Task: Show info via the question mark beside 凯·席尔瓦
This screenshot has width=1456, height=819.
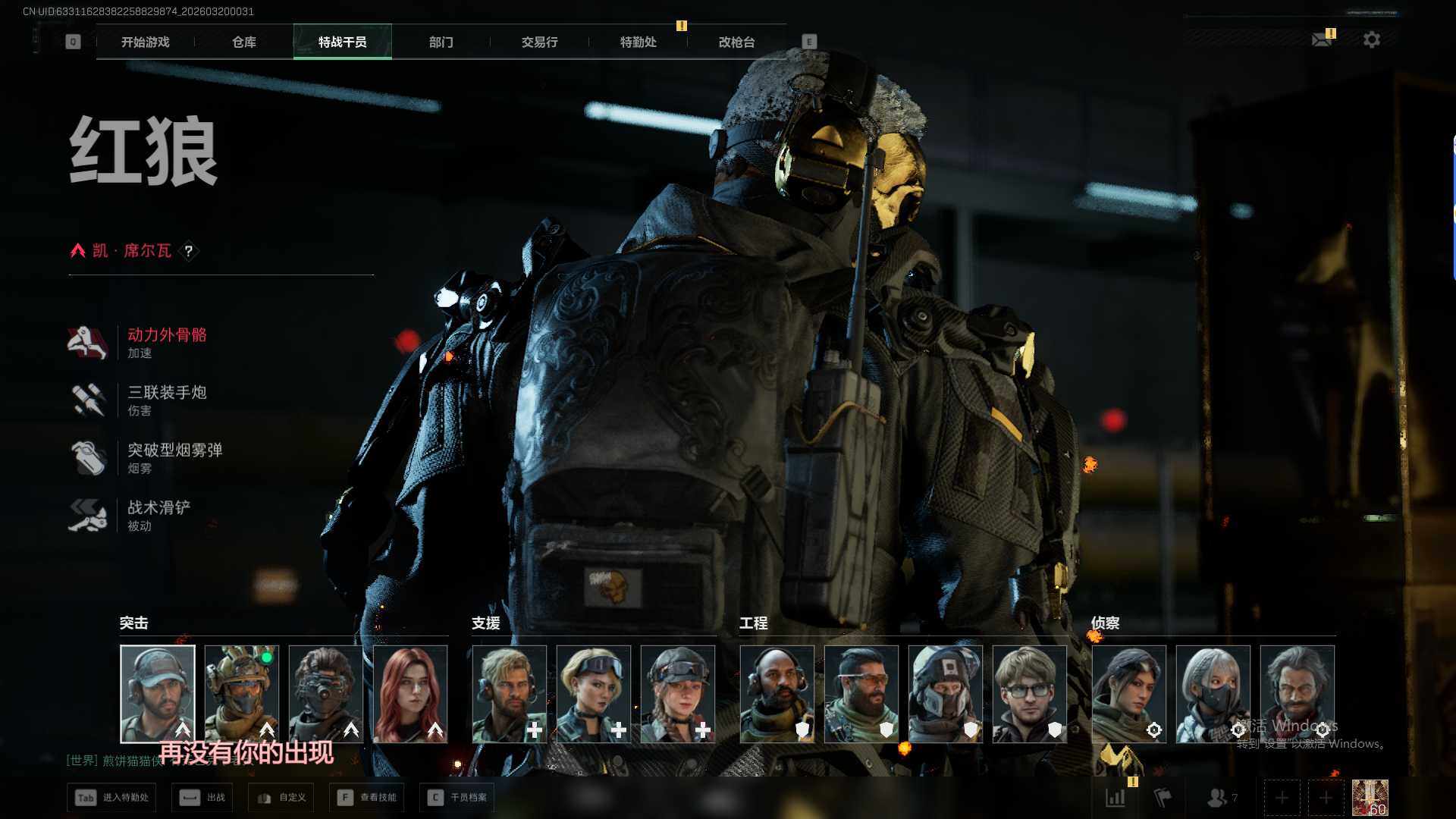Action: [x=189, y=251]
